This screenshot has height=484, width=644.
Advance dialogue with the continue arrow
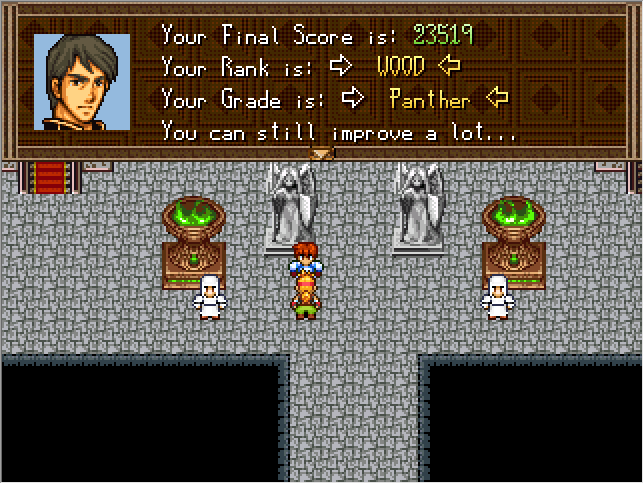(321, 154)
